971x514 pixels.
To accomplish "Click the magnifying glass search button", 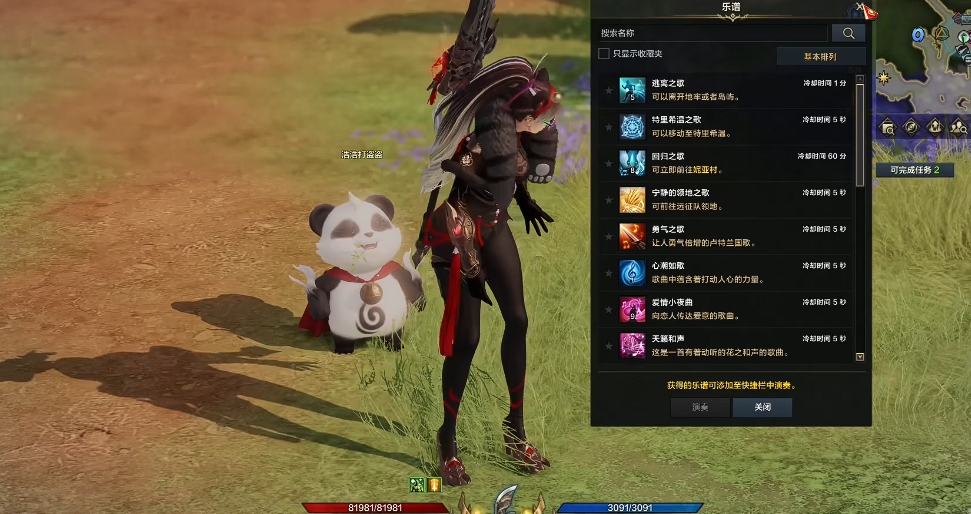I will (x=848, y=33).
